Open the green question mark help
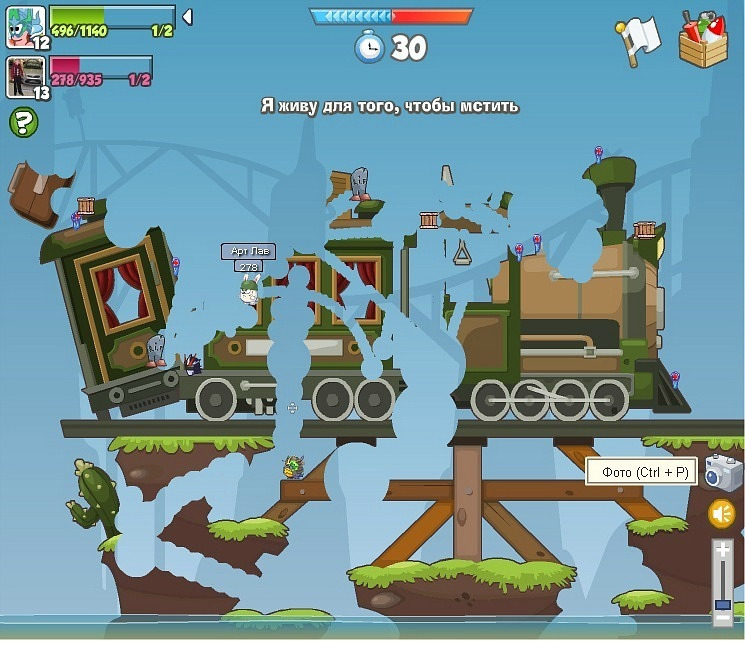 coord(23,123)
